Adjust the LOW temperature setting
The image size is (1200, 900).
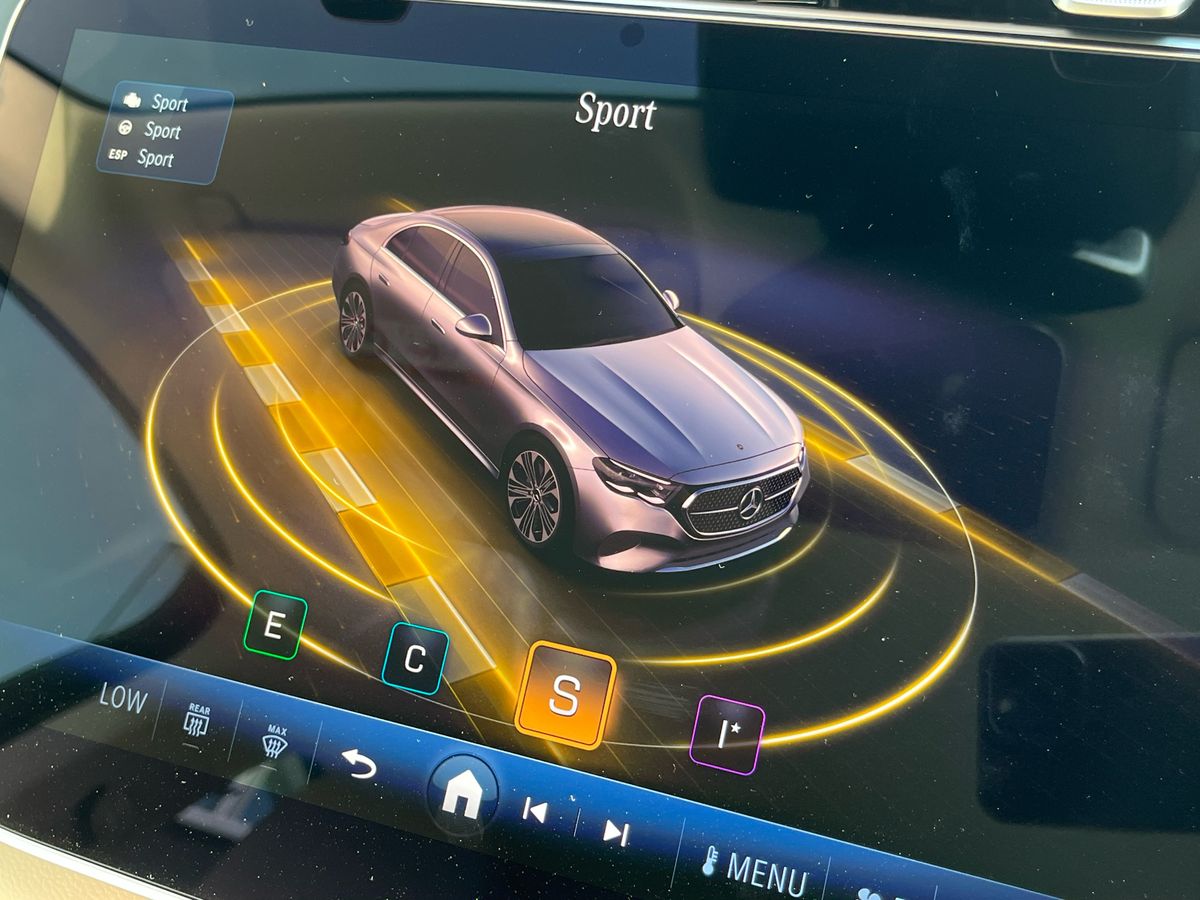pyautogui.click(x=122, y=697)
